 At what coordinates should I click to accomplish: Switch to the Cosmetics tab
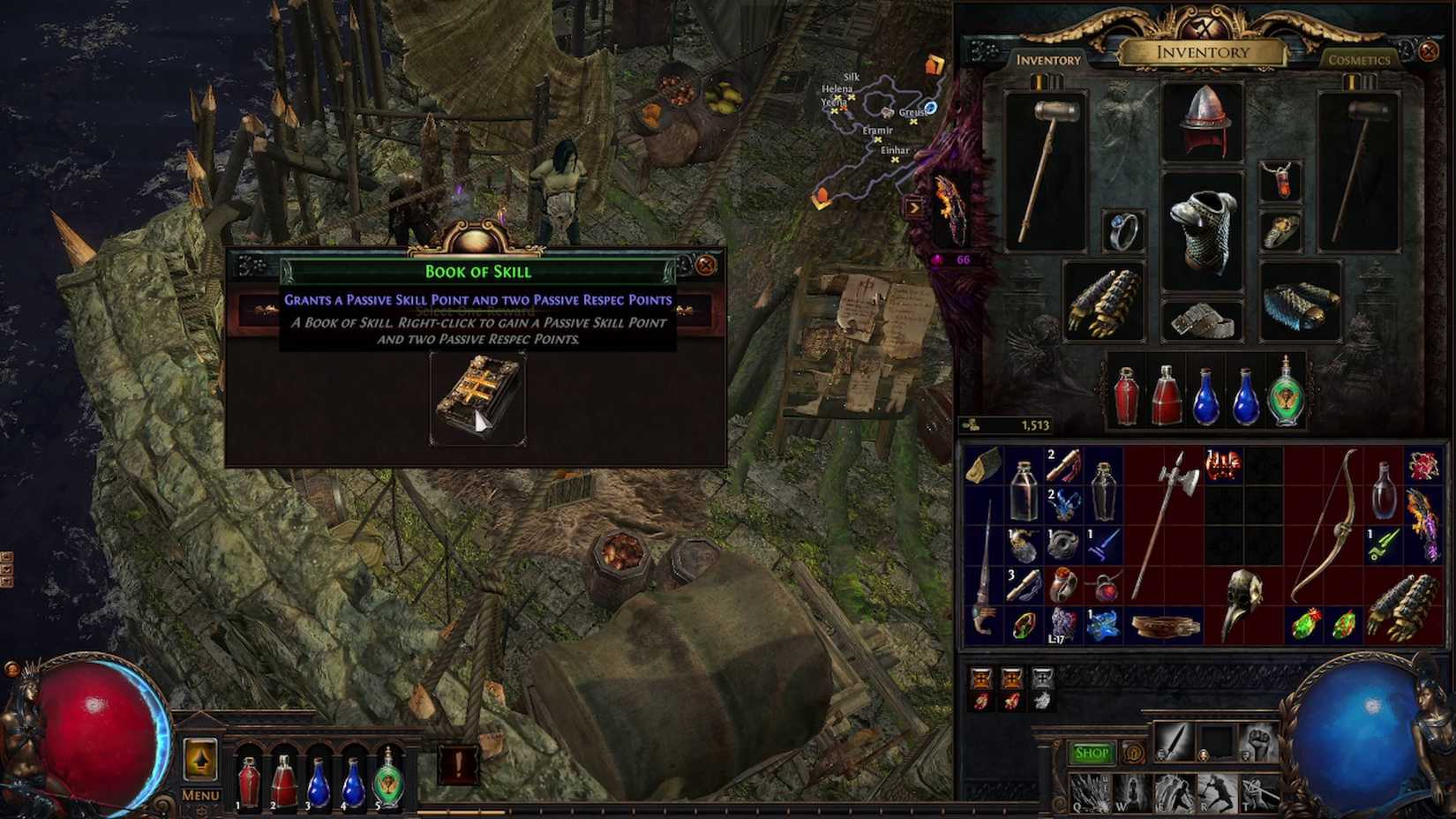[1359, 60]
